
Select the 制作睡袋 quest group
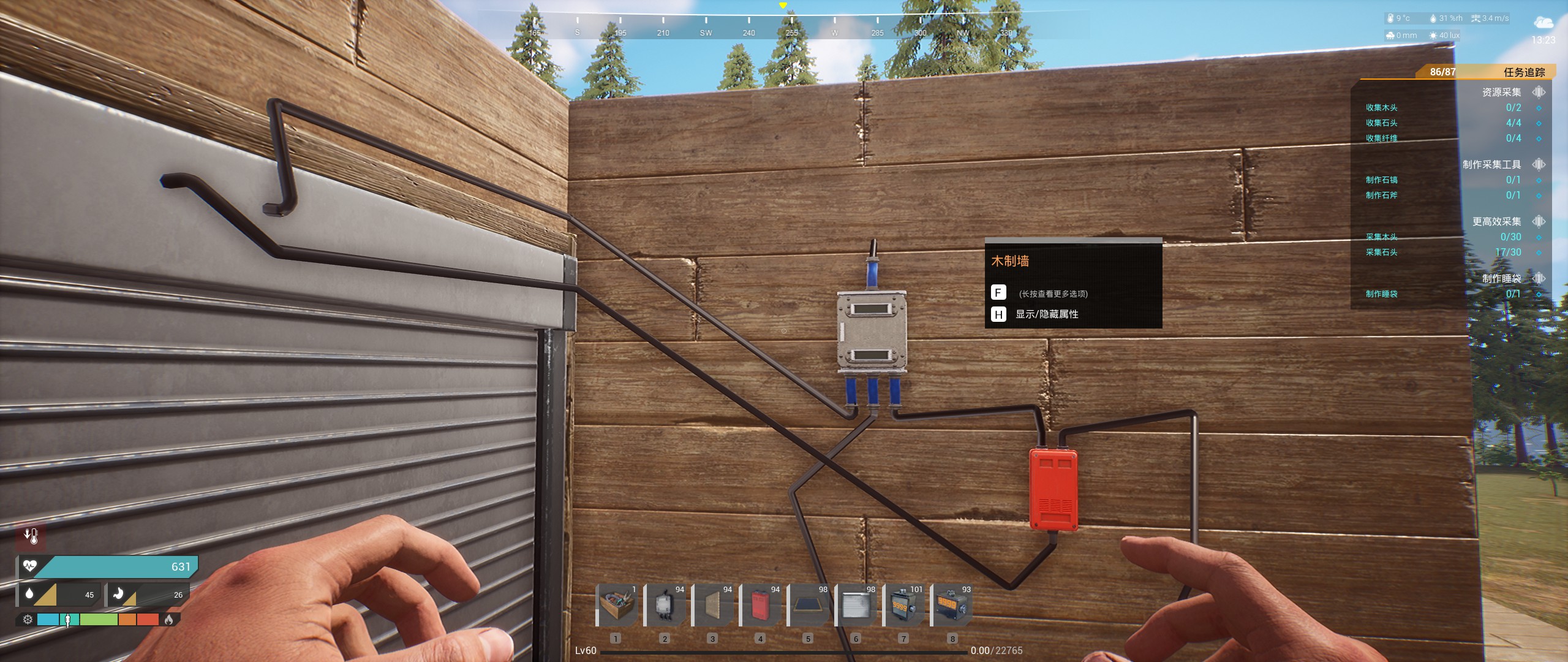pyautogui.click(x=1501, y=278)
